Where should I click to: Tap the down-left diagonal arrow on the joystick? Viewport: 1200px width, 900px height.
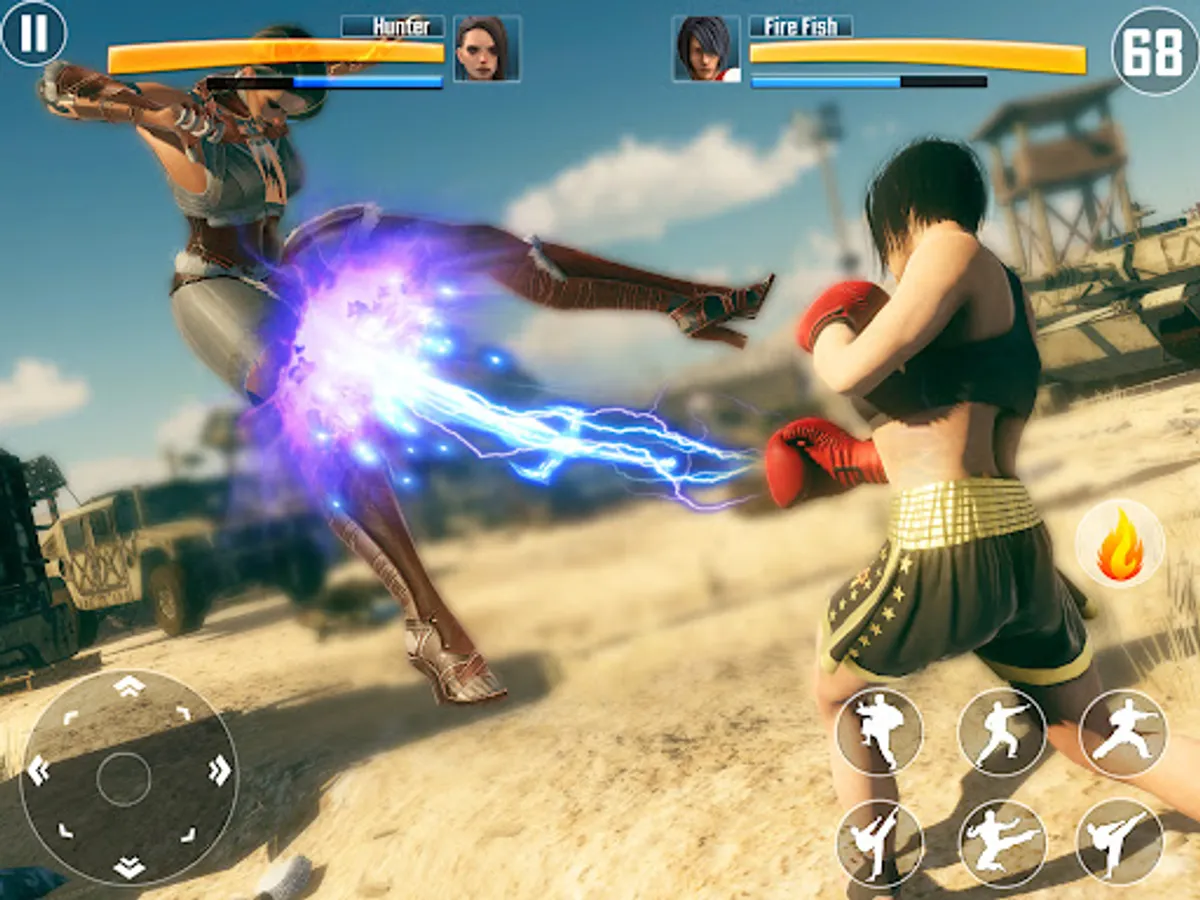click(66, 830)
